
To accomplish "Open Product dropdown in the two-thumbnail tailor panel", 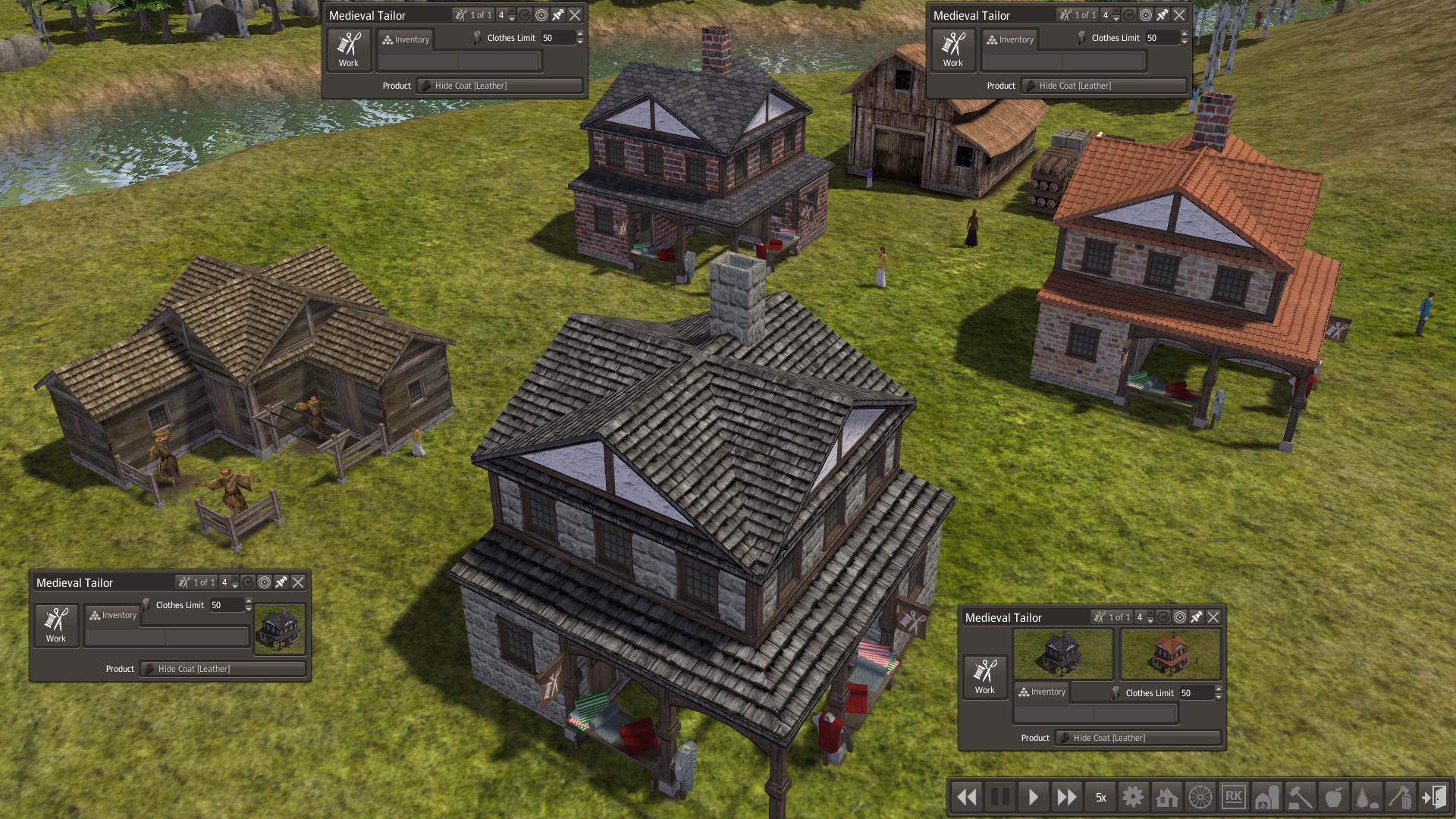I will pyautogui.click(x=1137, y=738).
